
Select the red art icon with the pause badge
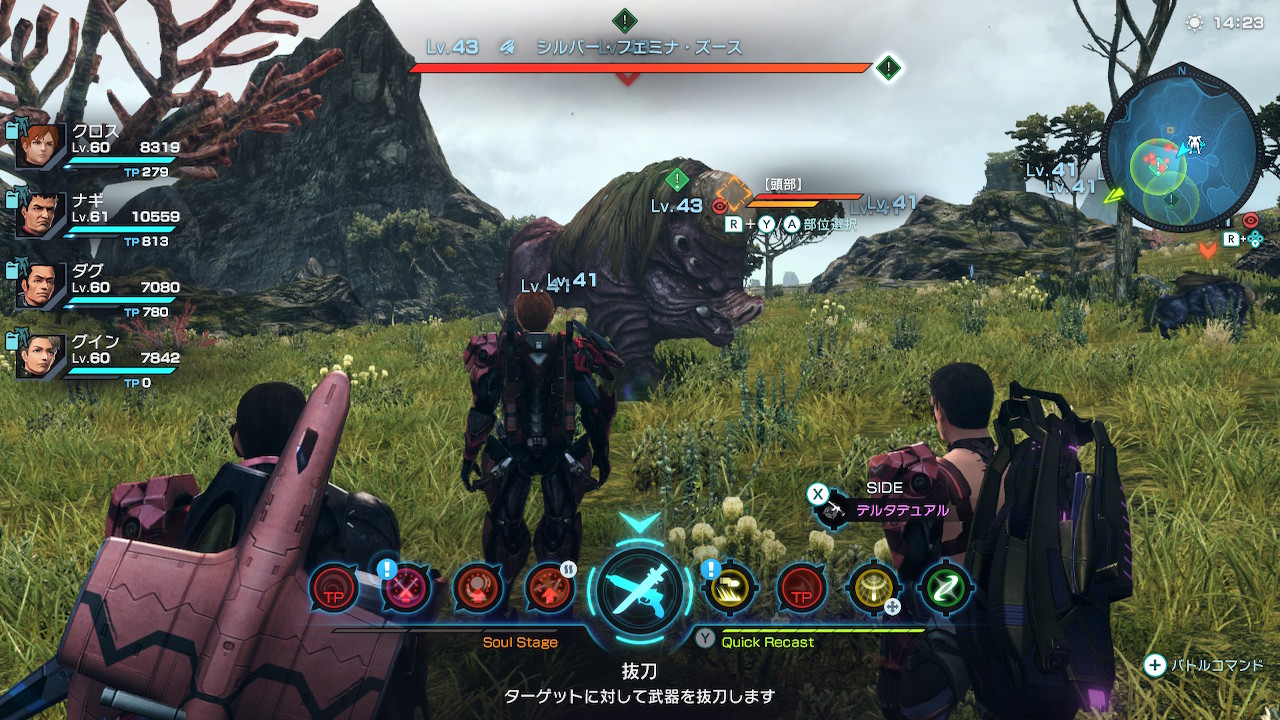(549, 588)
